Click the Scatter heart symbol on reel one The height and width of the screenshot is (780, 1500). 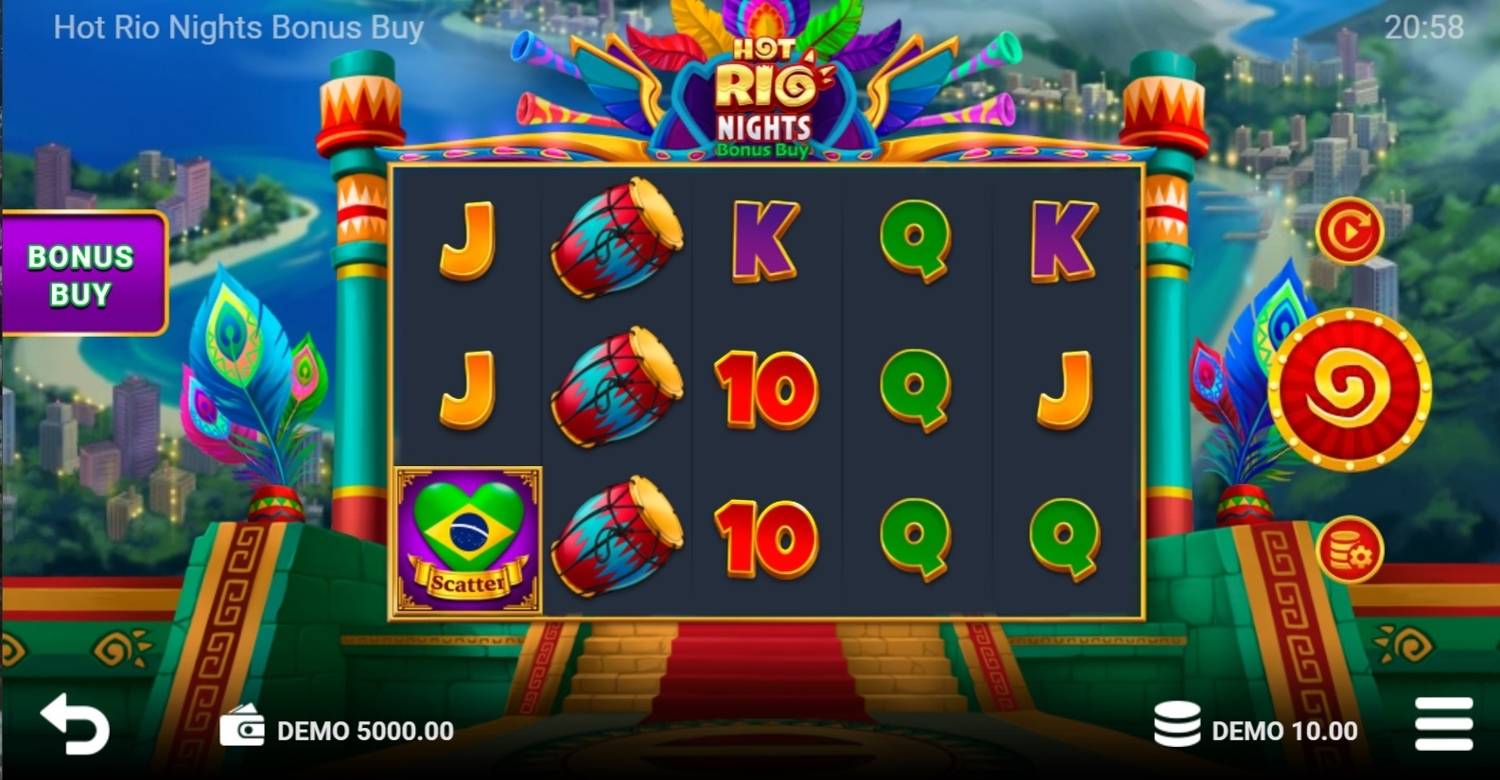[x=468, y=536]
